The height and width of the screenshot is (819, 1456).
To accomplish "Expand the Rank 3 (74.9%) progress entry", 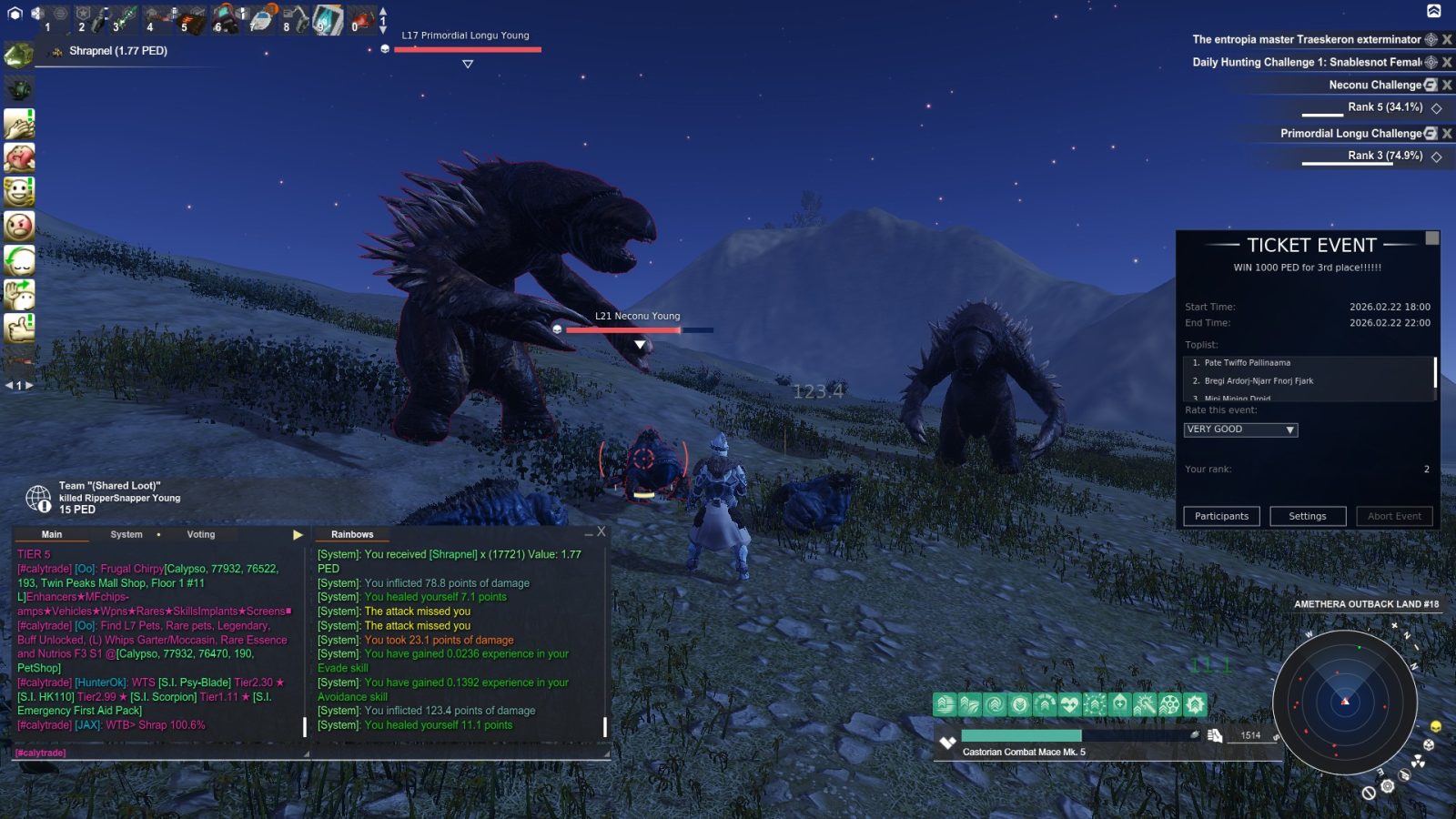I will tap(1436, 157).
